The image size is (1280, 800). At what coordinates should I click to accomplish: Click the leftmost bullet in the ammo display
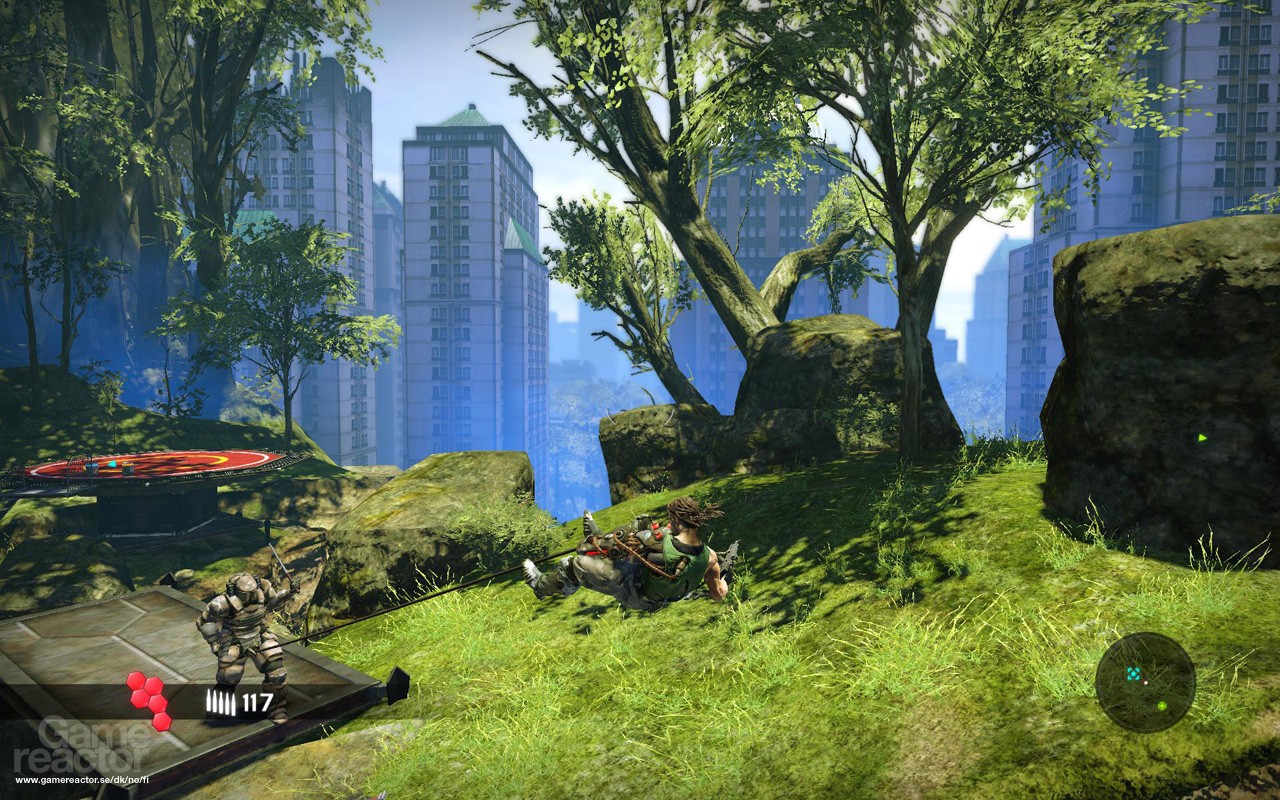209,699
